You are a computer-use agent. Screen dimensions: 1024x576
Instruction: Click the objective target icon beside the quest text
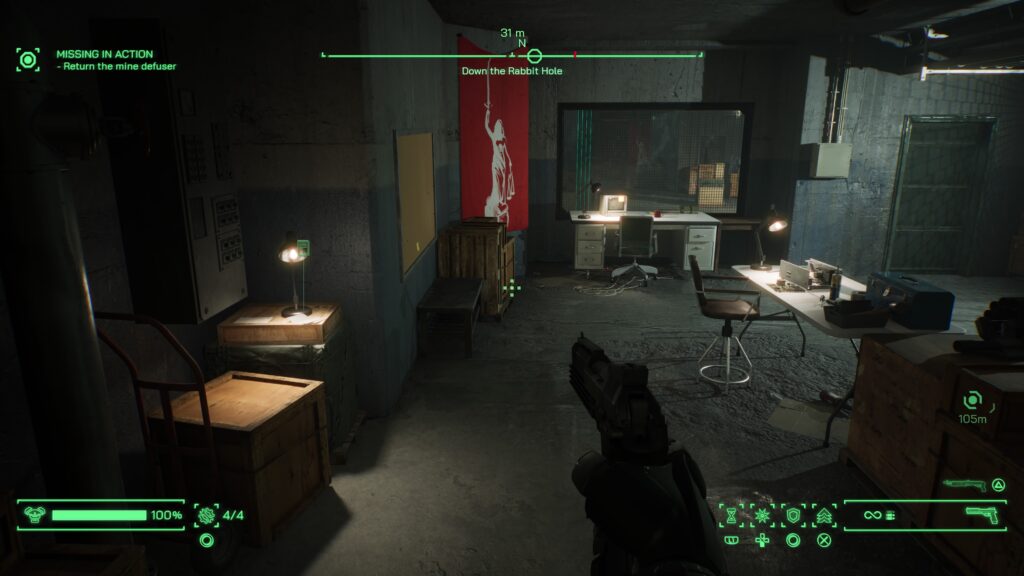tap(27, 59)
